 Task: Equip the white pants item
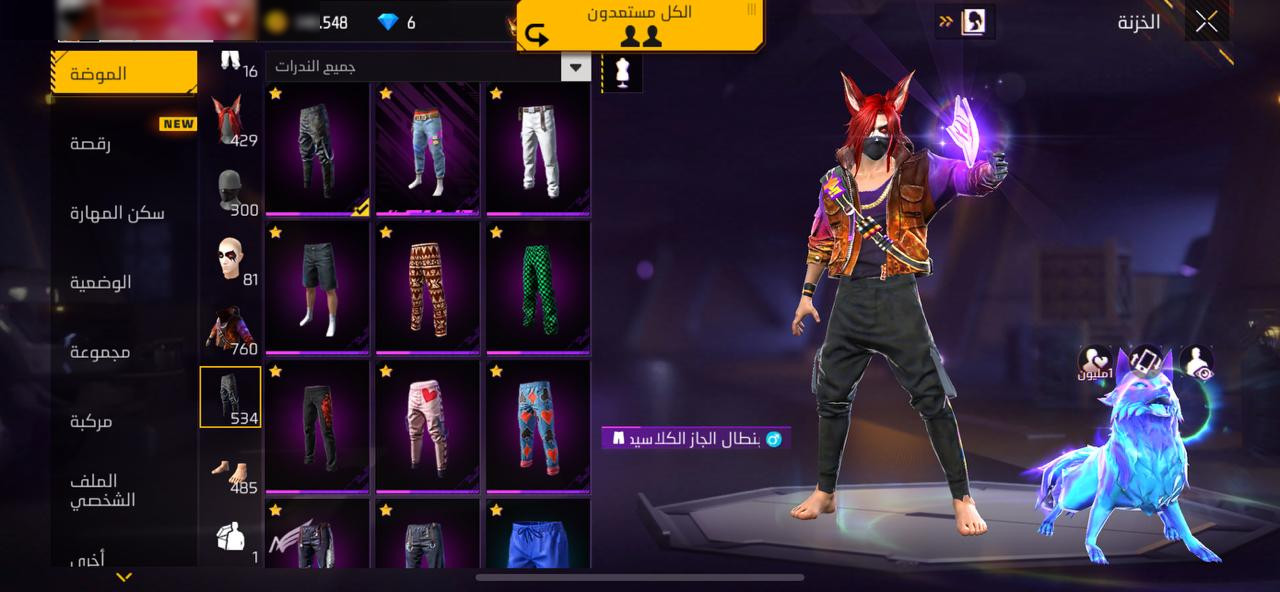(538, 148)
